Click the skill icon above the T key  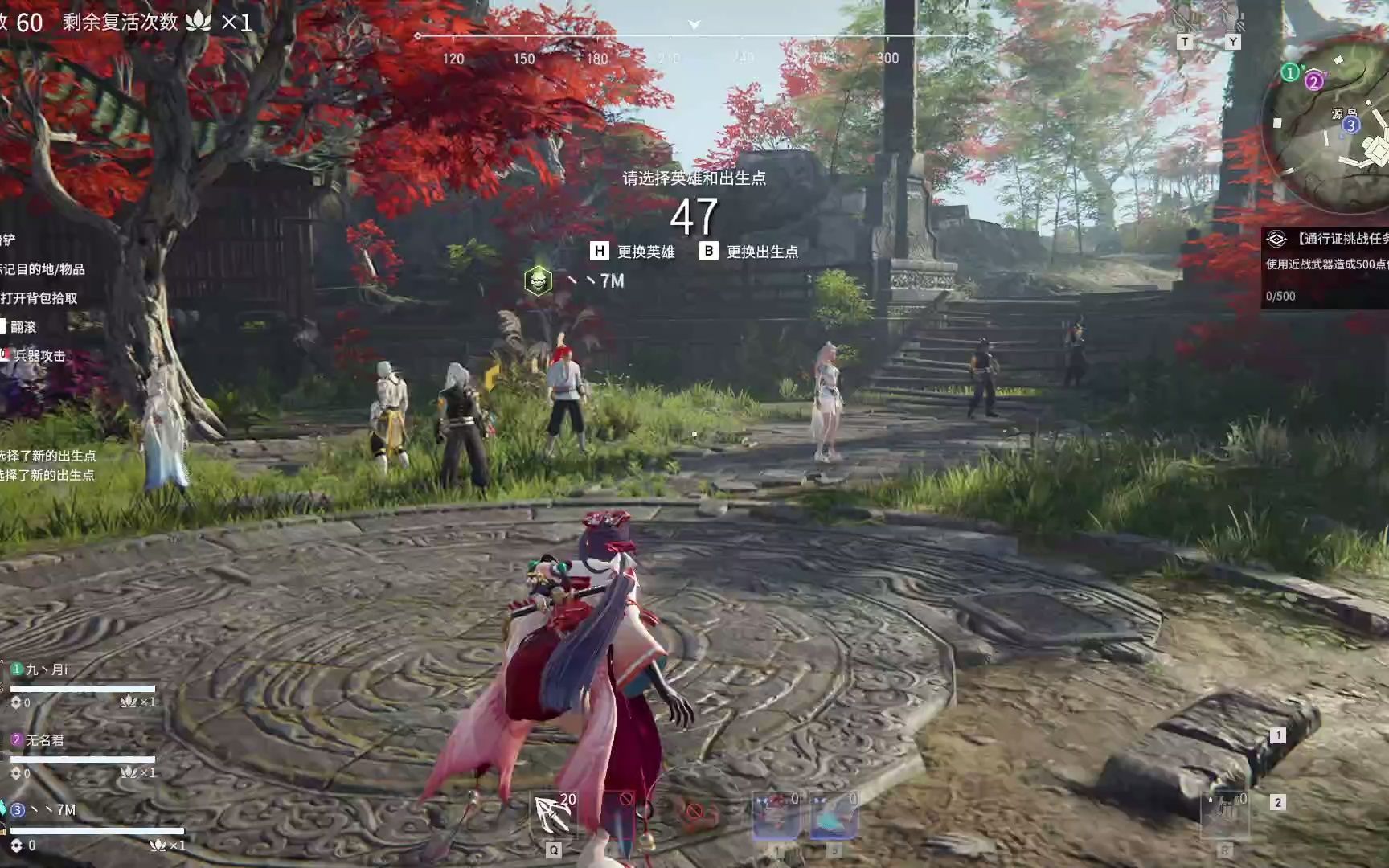[1184, 19]
